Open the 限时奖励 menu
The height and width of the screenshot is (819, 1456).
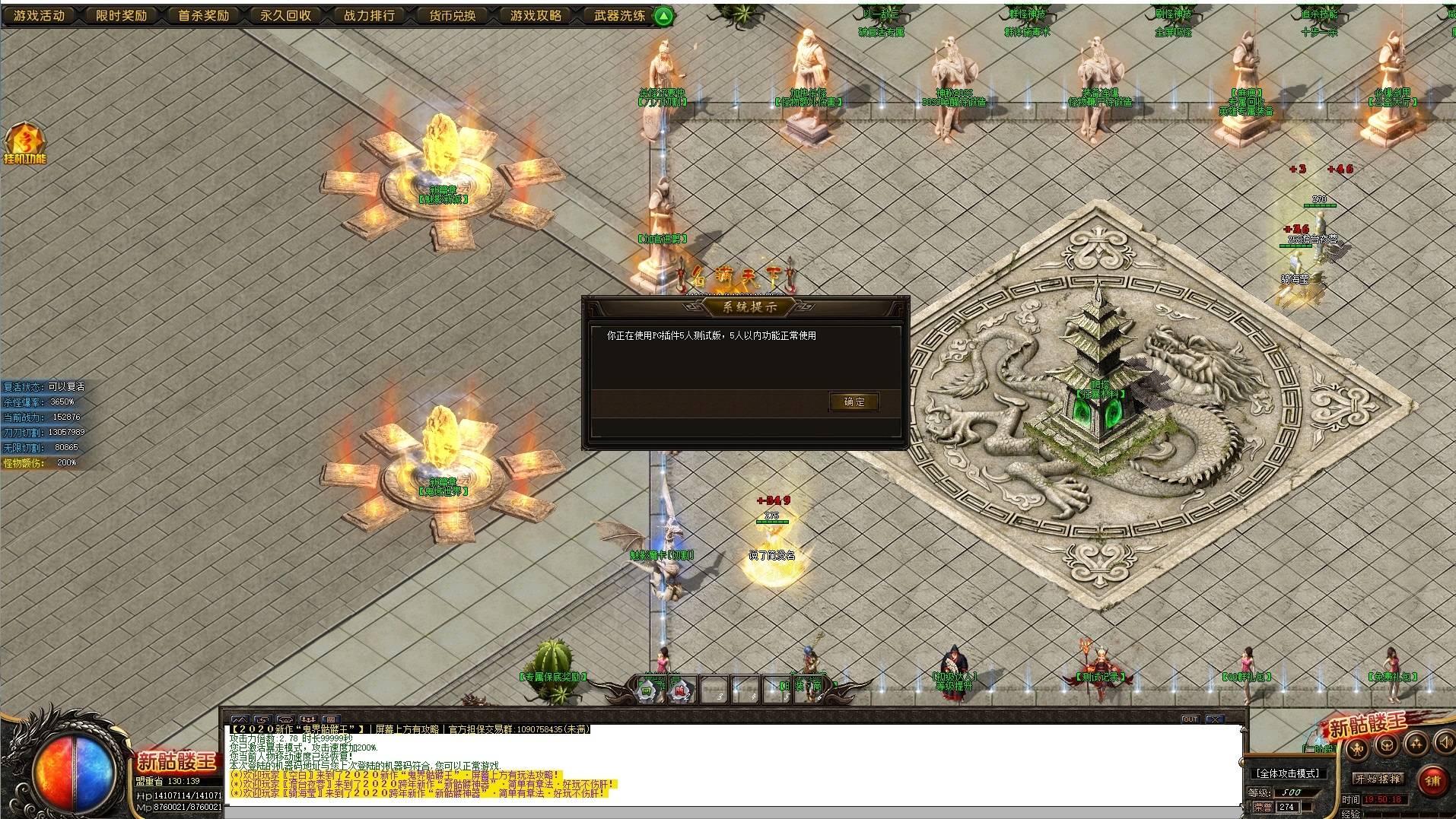tap(122, 15)
